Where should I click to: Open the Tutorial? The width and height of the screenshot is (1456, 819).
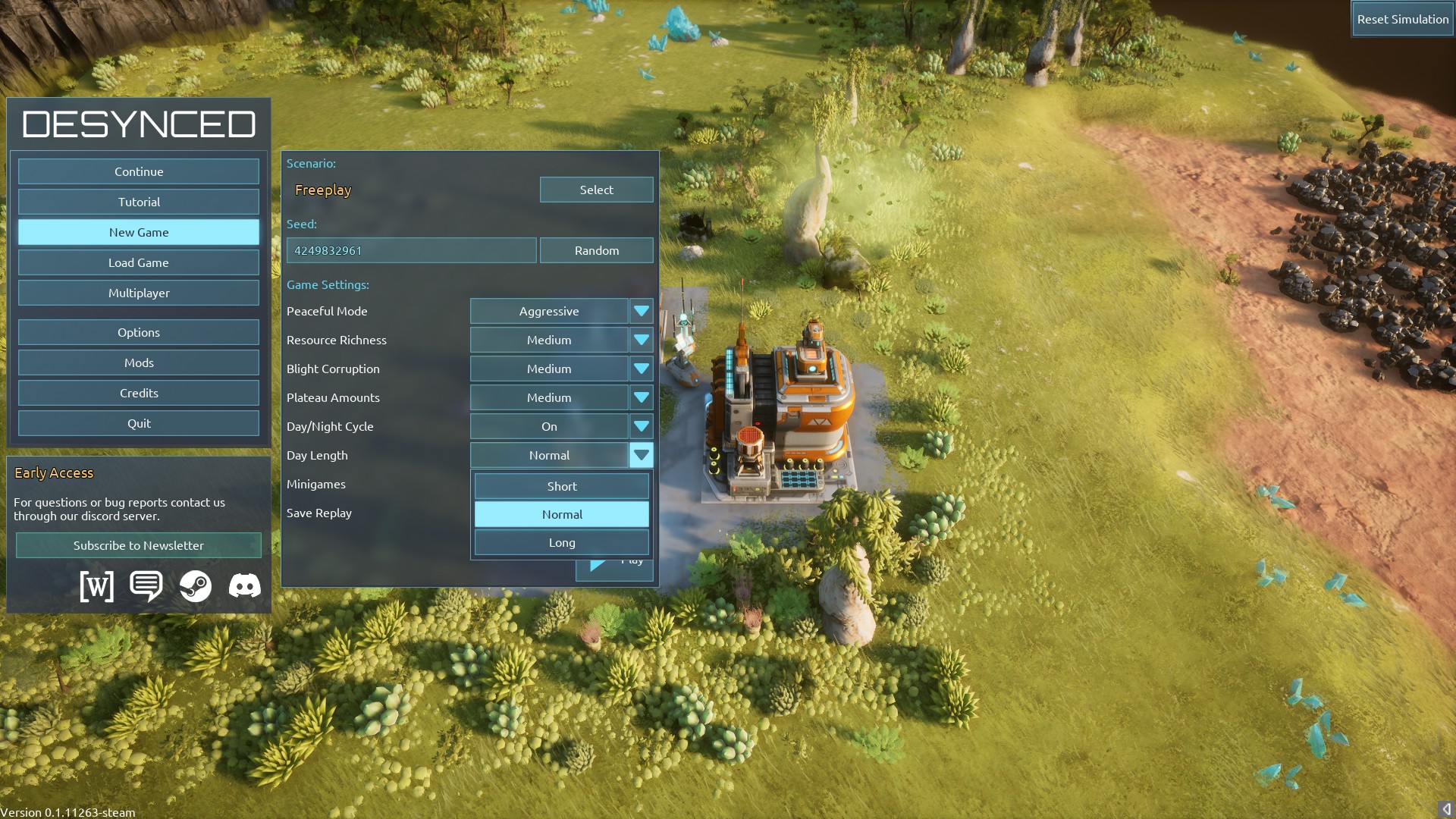139,202
